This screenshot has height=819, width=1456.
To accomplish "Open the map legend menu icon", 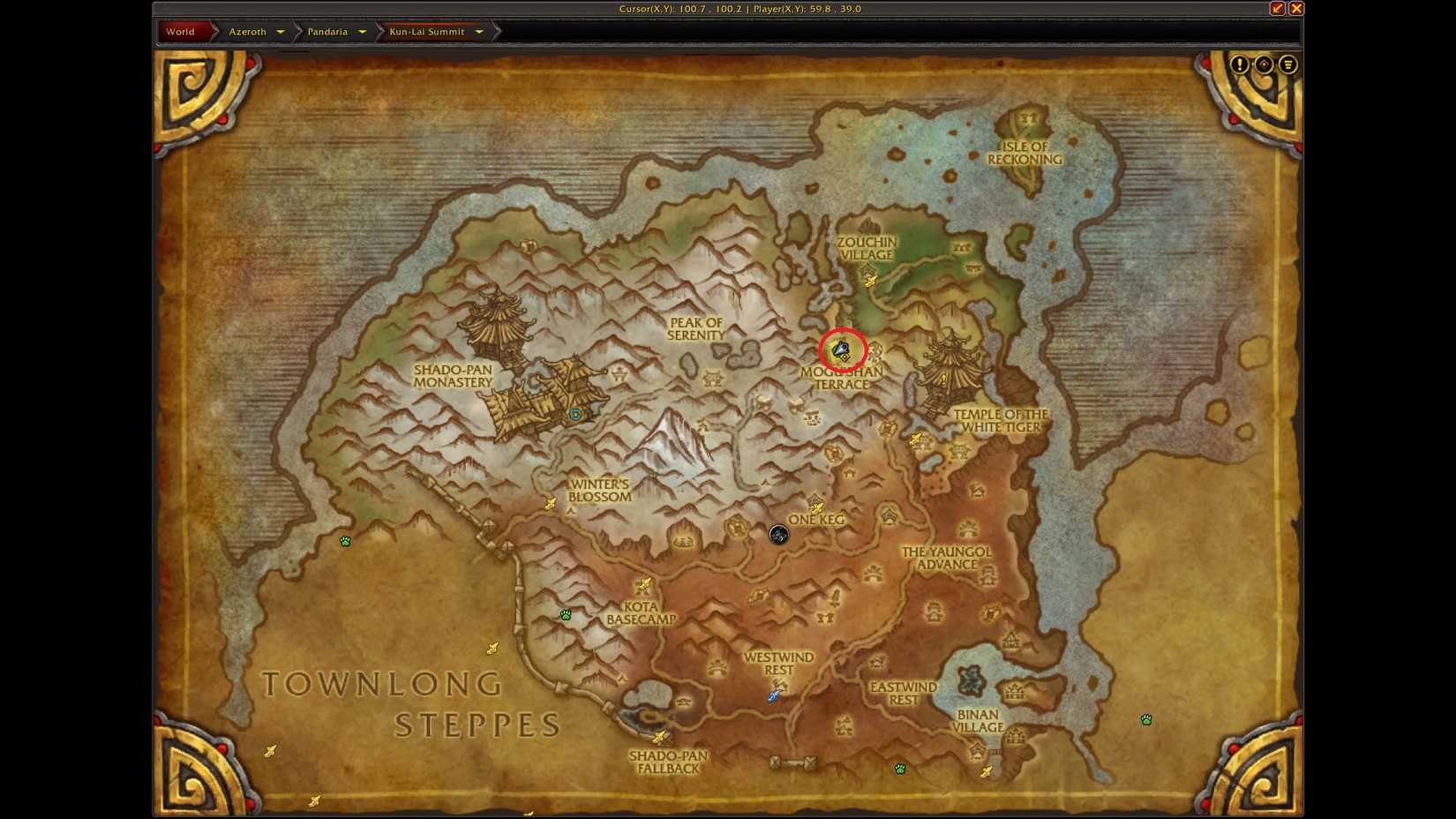I will (1288, 64).
